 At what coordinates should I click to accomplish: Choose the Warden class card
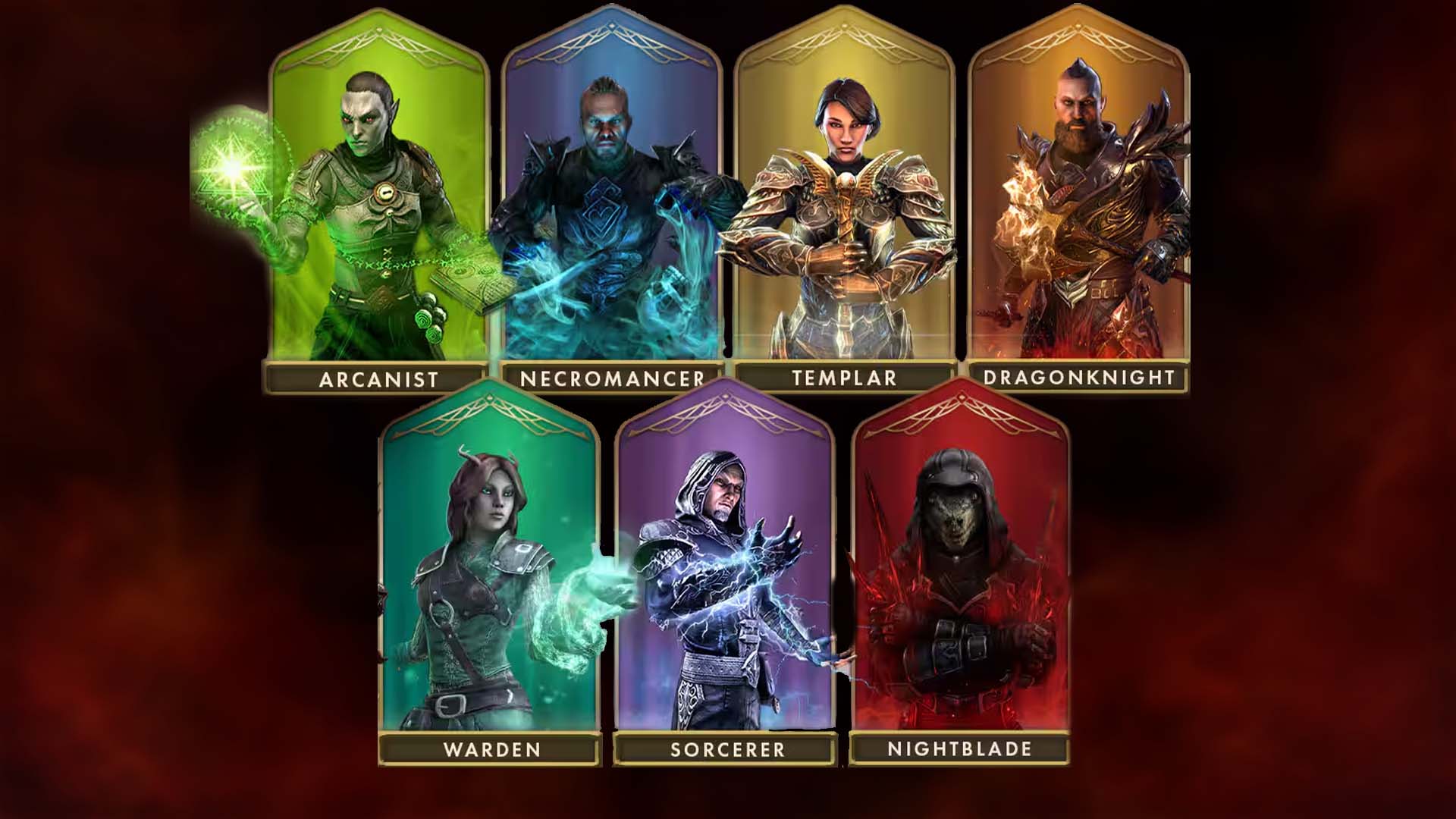(491, 576)
